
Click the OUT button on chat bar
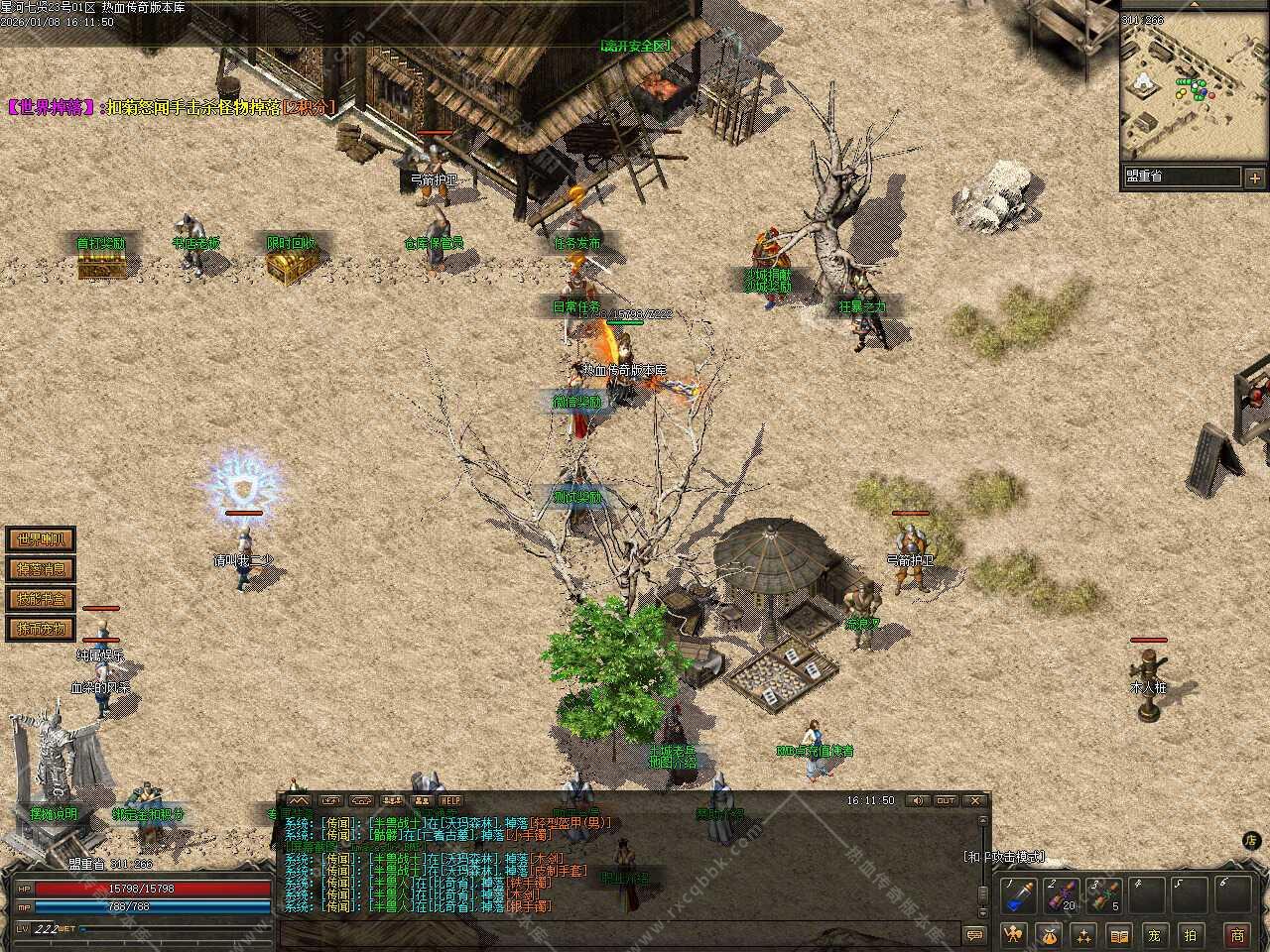coord(946,800)
